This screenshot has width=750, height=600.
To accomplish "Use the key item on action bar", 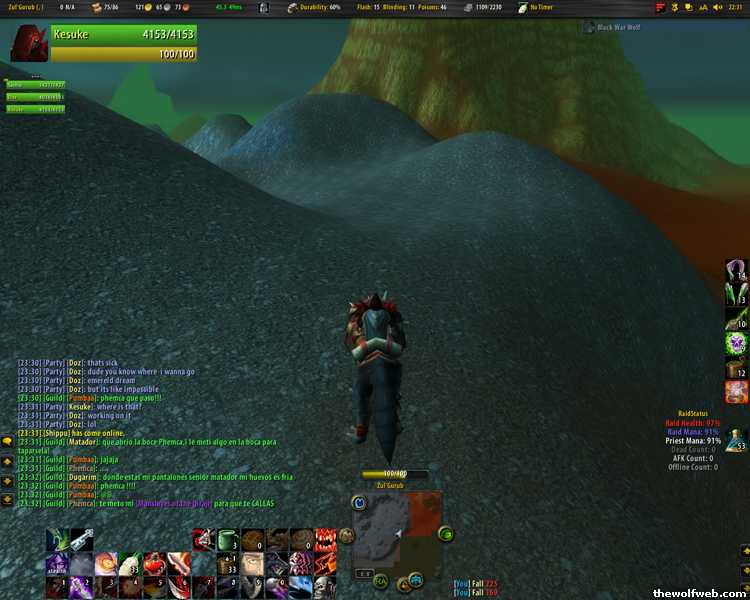I will pos(80,540).
